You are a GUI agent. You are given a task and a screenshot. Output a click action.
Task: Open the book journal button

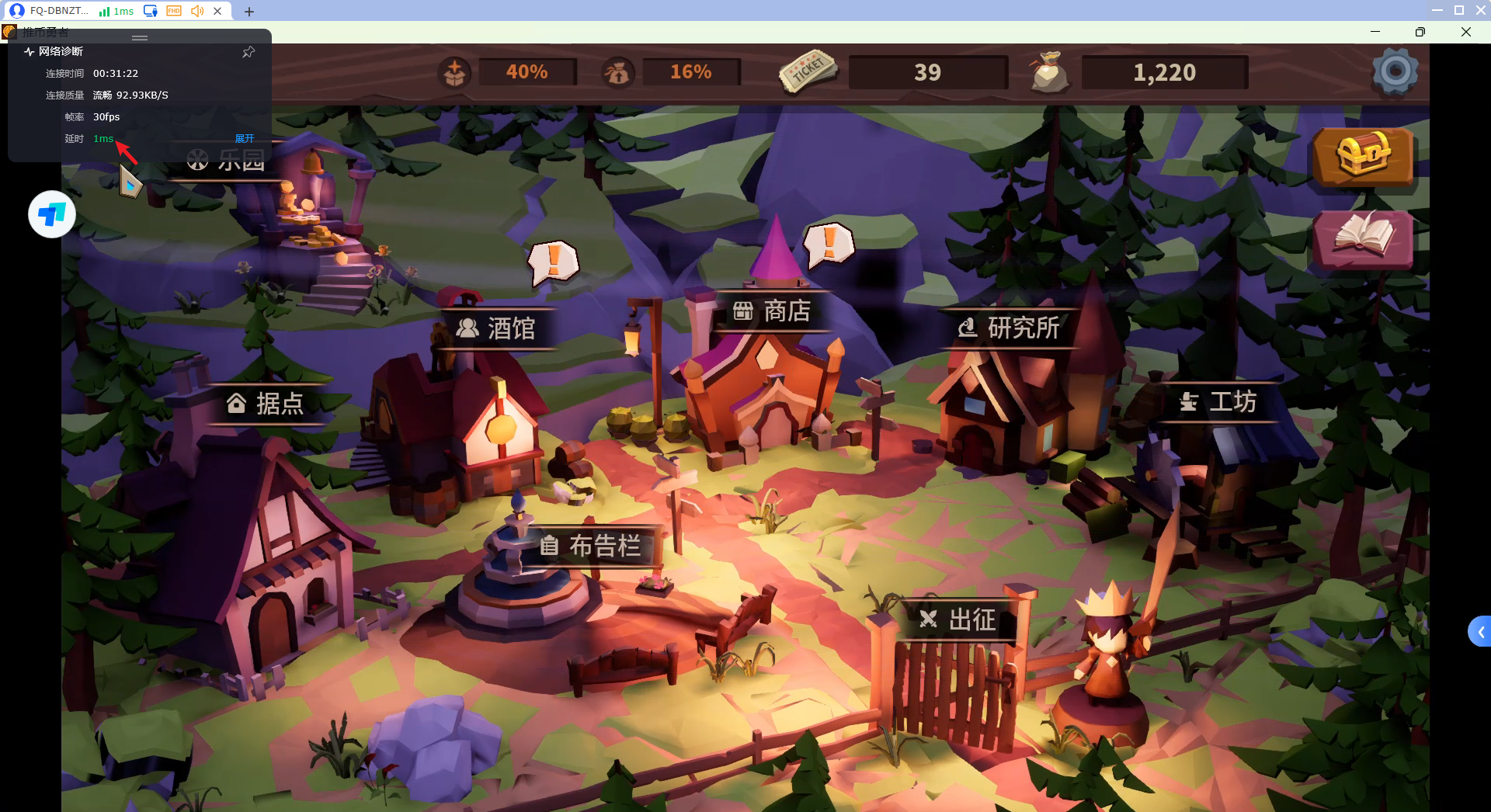(1363, 237)
